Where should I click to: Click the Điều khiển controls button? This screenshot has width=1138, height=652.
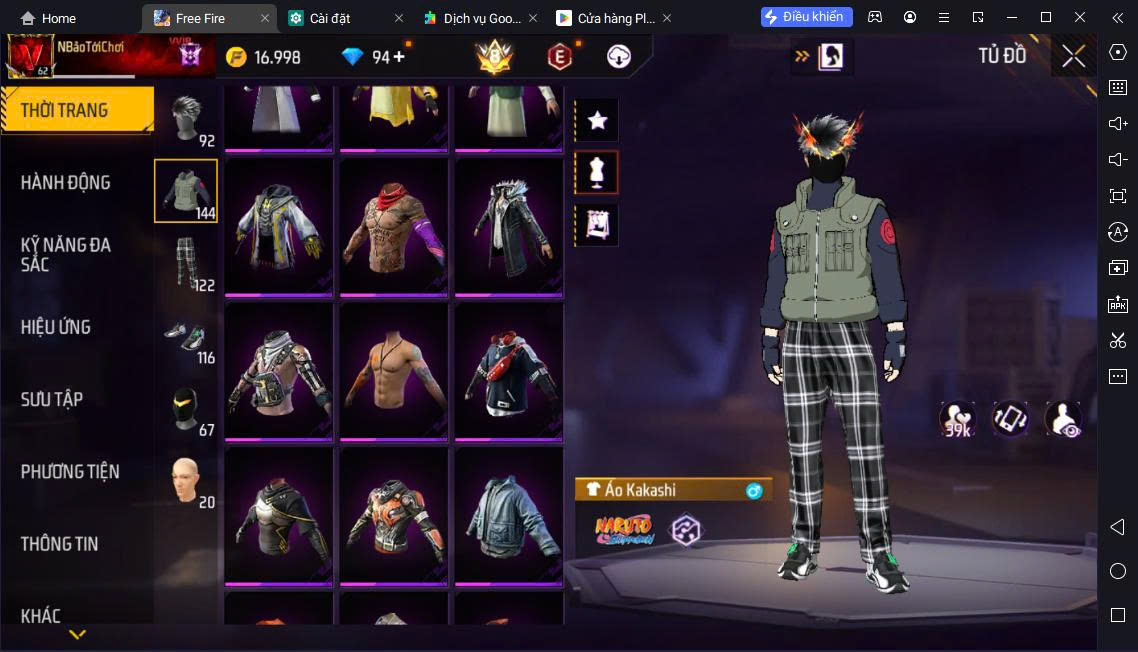point(806,17)
